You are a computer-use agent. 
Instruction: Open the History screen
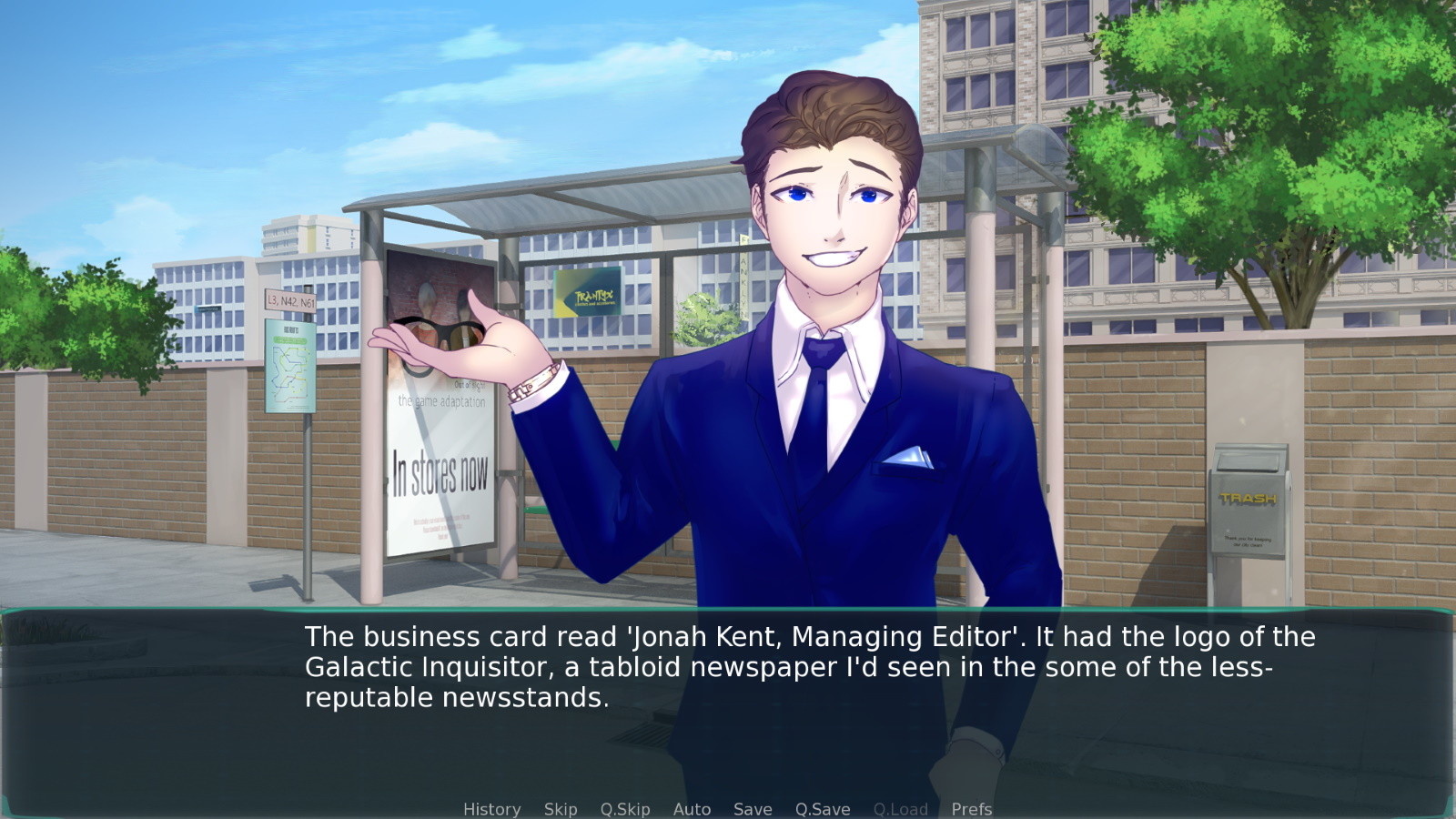(491, 809)
